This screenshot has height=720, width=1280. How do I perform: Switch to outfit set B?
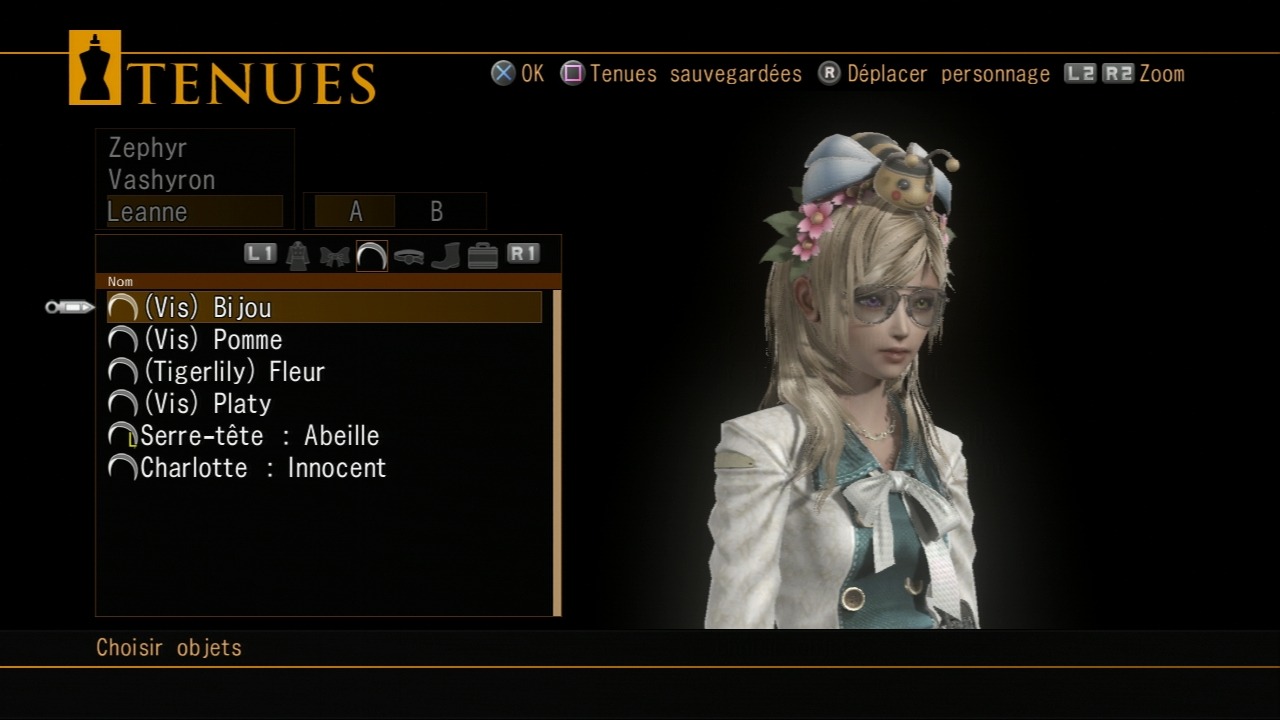436,212
